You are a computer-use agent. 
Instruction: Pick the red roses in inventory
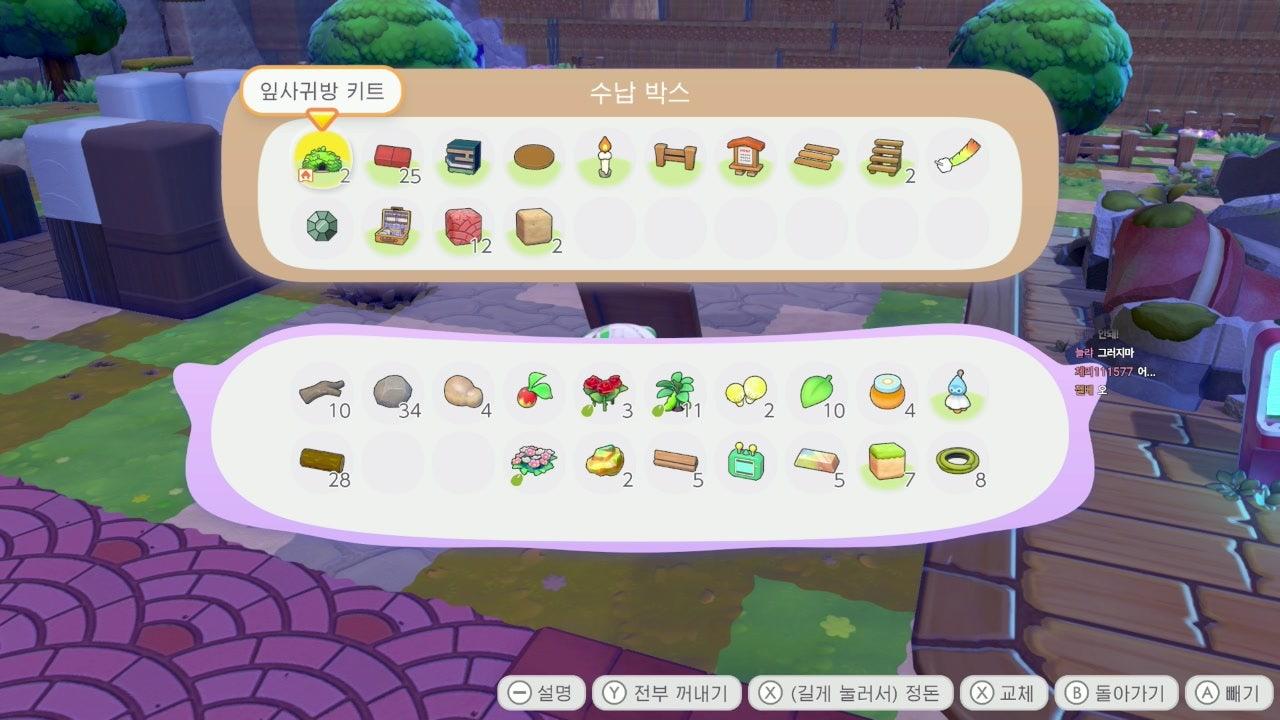tap(604, 392)
